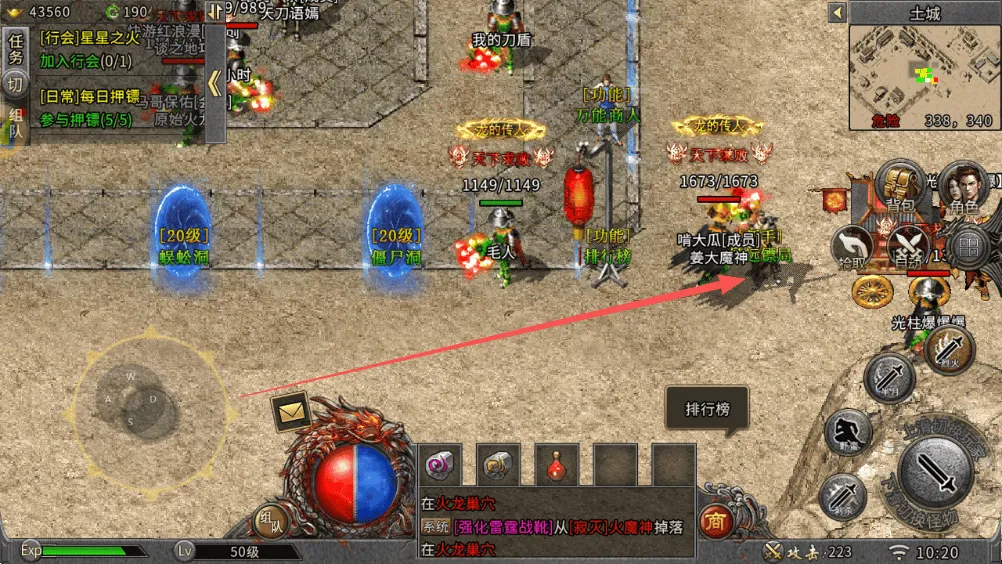Viewport: 1002px width, 564px height.
Task: Switch to the 组队 tab in quest panel
Action: pos(15,127)
